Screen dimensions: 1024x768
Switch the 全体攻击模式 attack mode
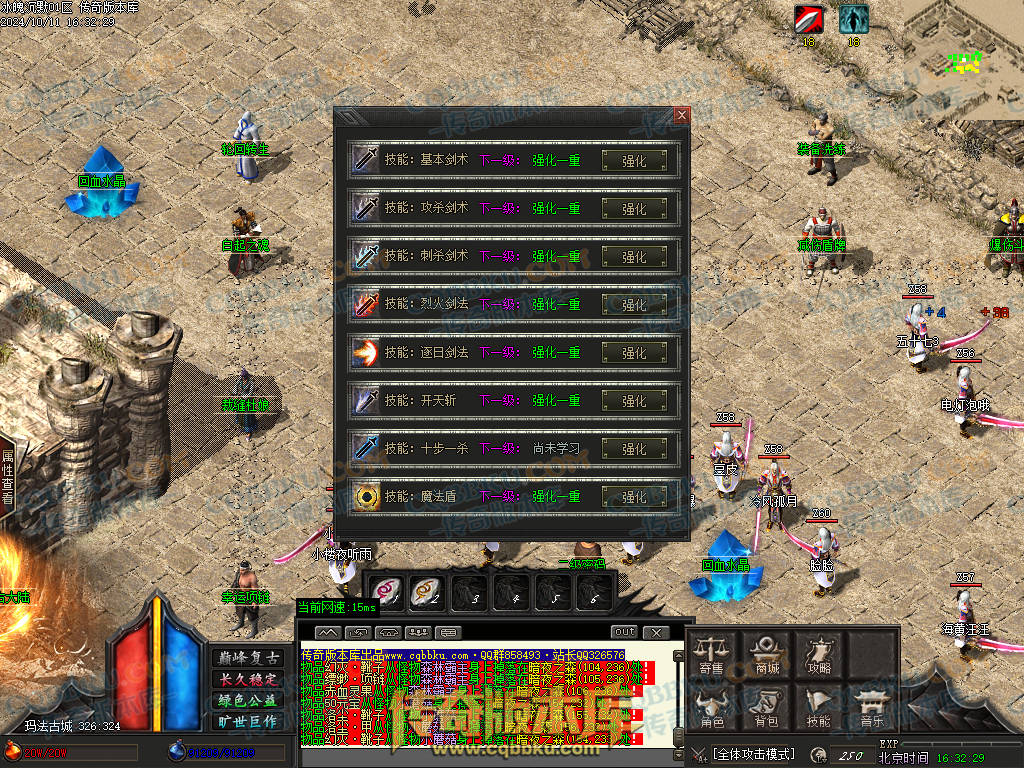tap(753, 754)
